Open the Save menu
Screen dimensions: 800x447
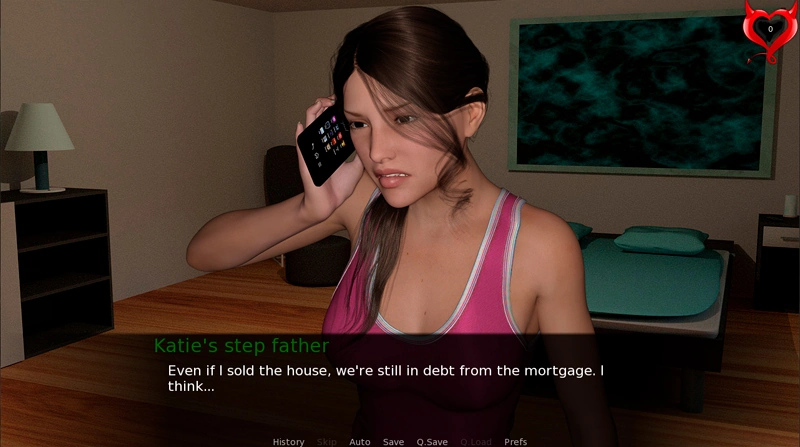pyautogui.click(x=393, y=441)
